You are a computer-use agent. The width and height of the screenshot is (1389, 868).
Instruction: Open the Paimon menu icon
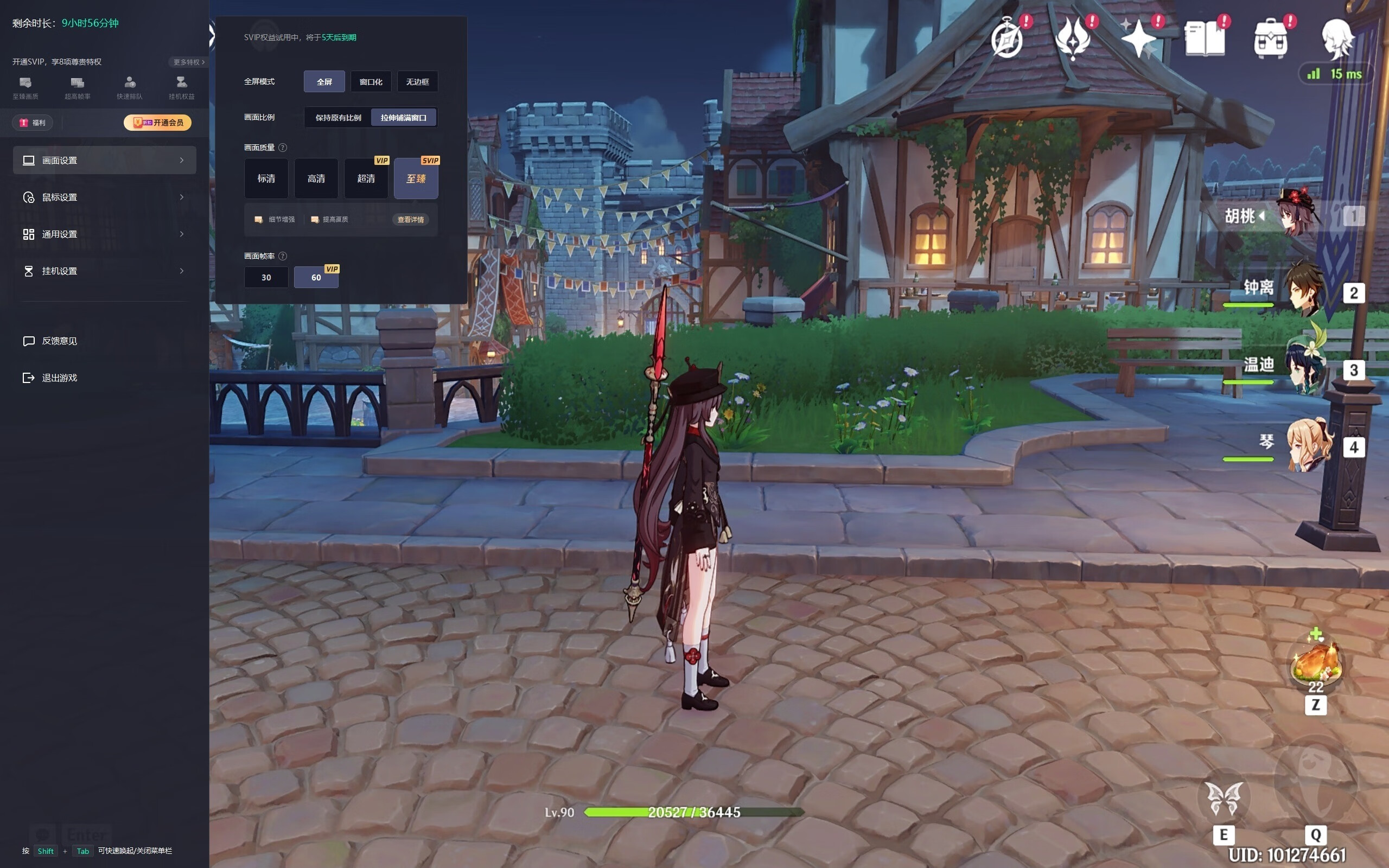click(1337, 39)
